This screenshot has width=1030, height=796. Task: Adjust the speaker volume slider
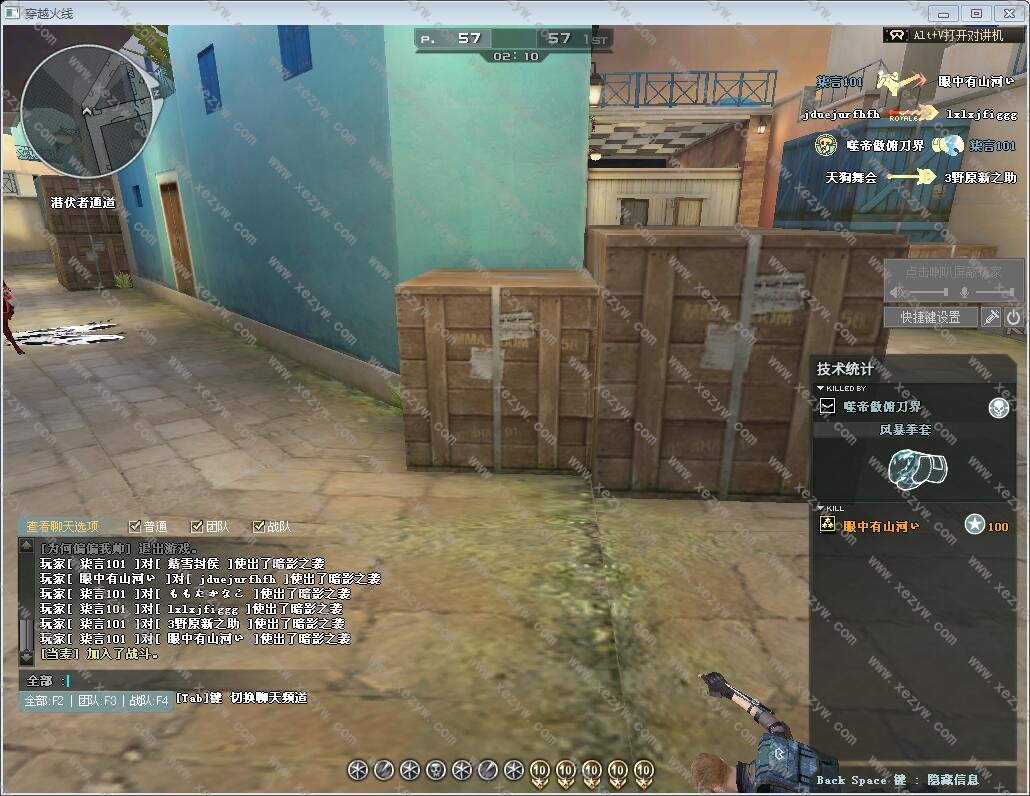point(925,291)
